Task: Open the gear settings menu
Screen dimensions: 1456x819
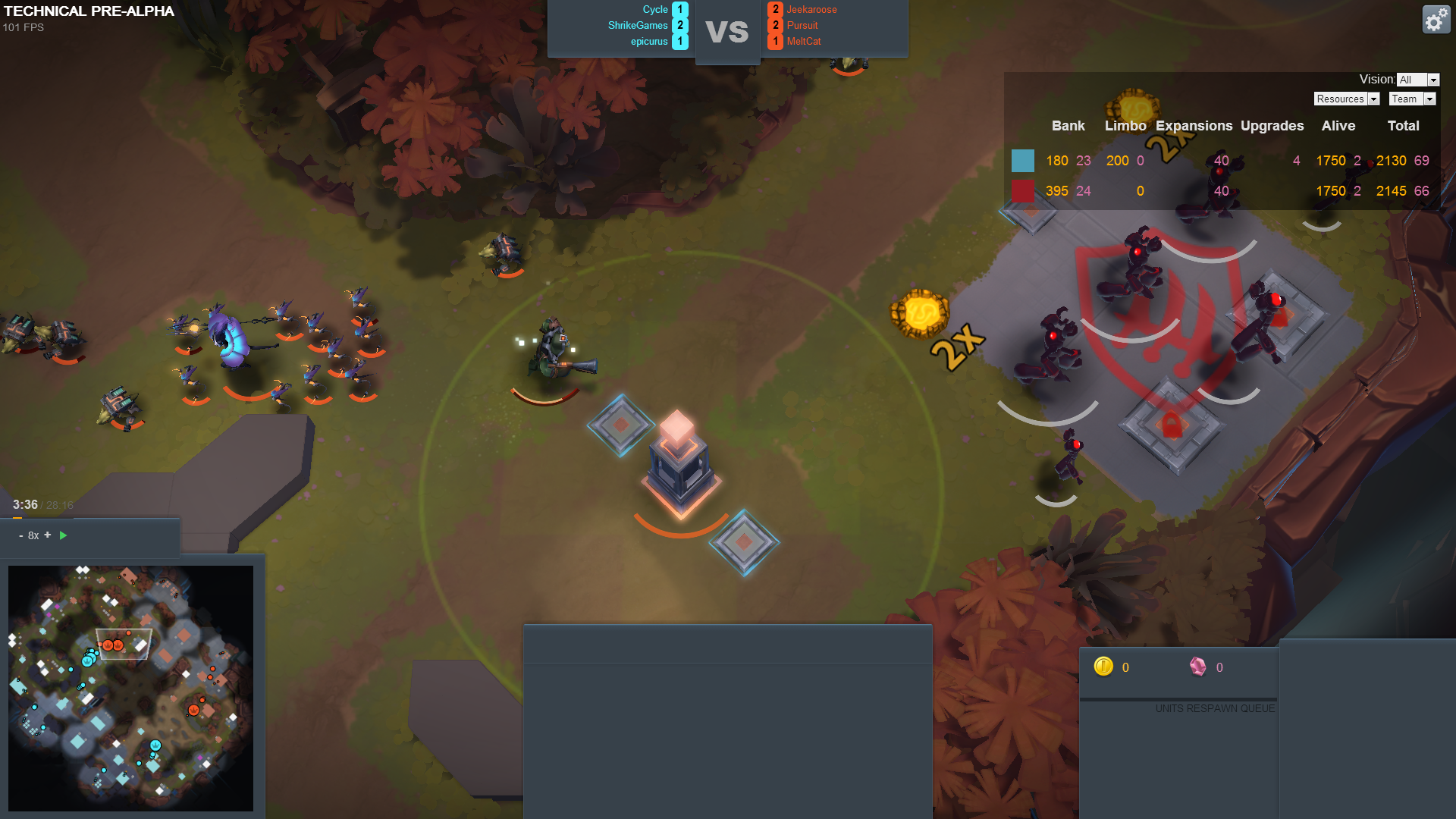Action: coord(1436,20)
